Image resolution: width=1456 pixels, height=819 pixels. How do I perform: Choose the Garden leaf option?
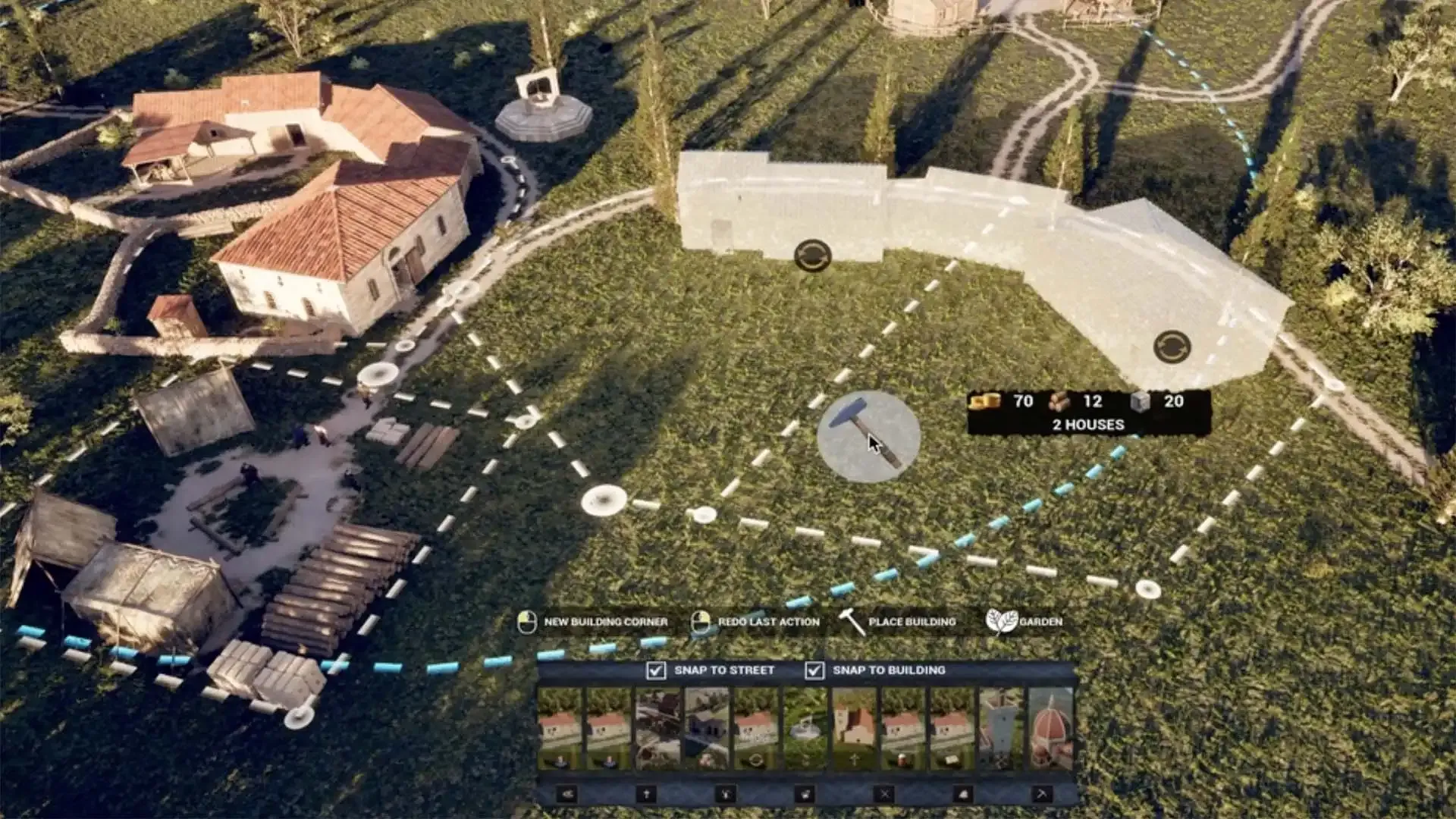coord(1001,622)
